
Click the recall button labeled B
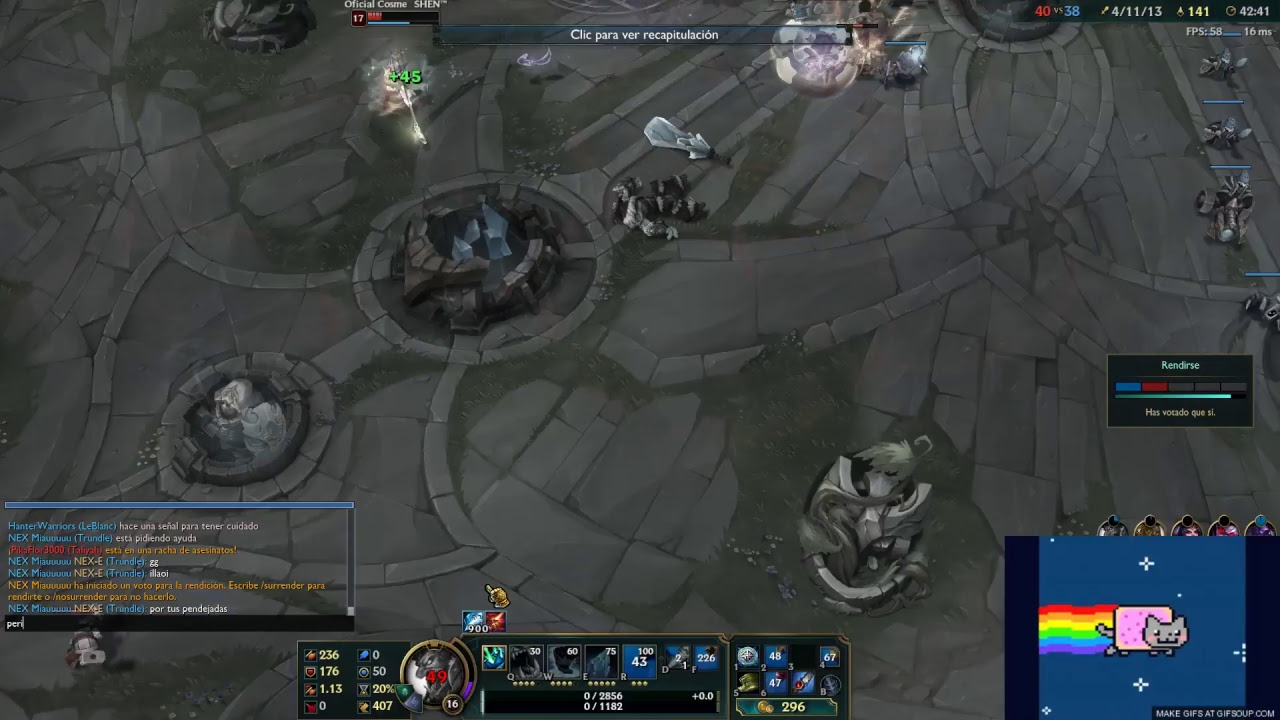830,684
